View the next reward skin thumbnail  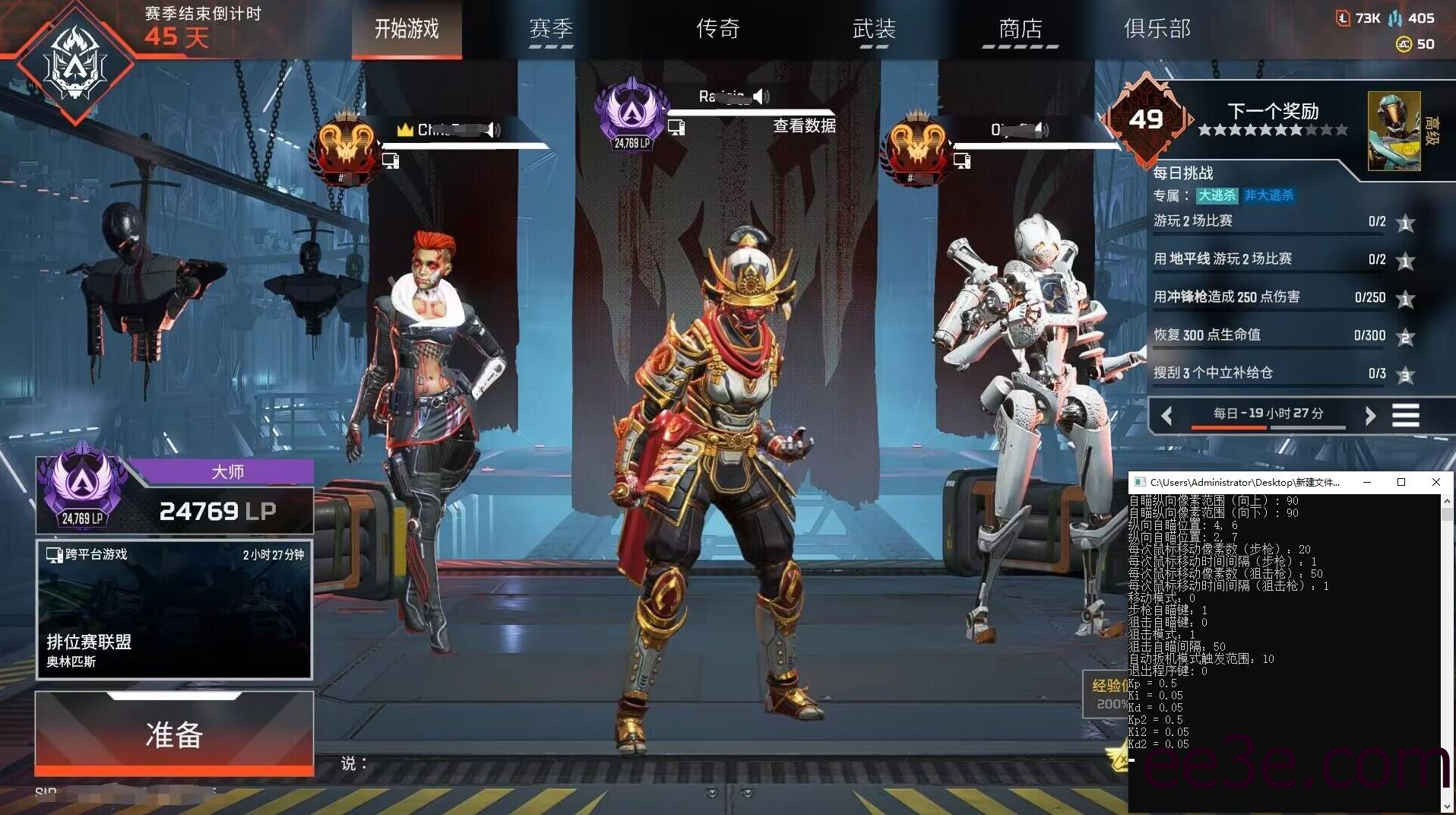click(x=1394, y=131)
